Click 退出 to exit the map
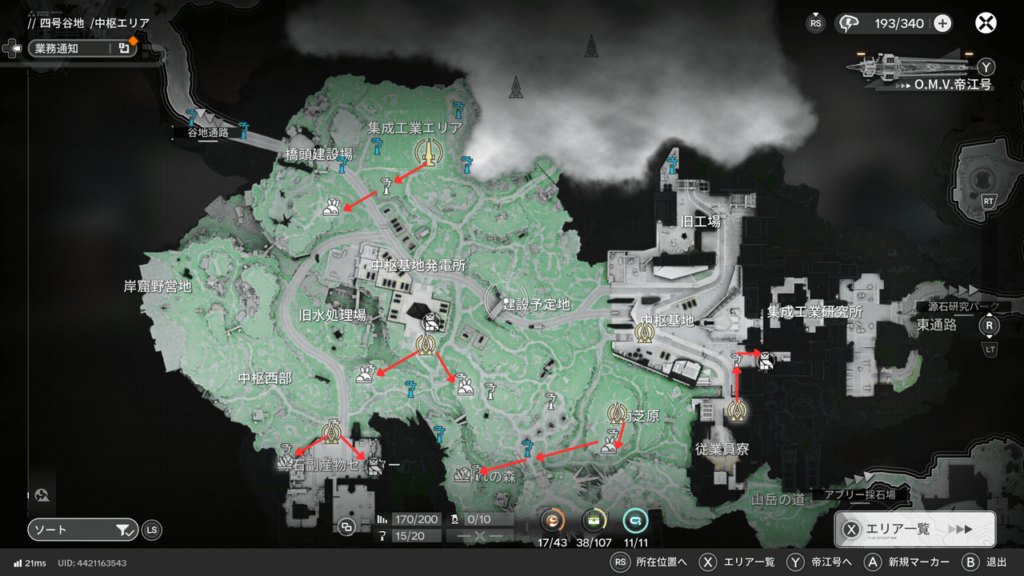This screenshot has width=1024, height=576. 996,563
